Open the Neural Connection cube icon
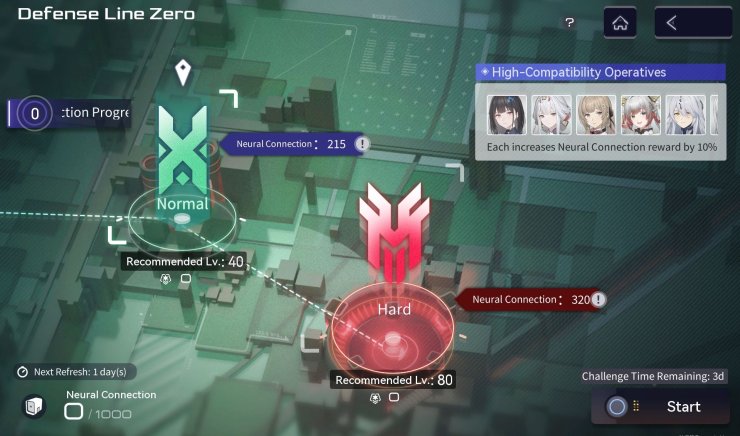This screenshot has width=740, height=436. (33, 405)
